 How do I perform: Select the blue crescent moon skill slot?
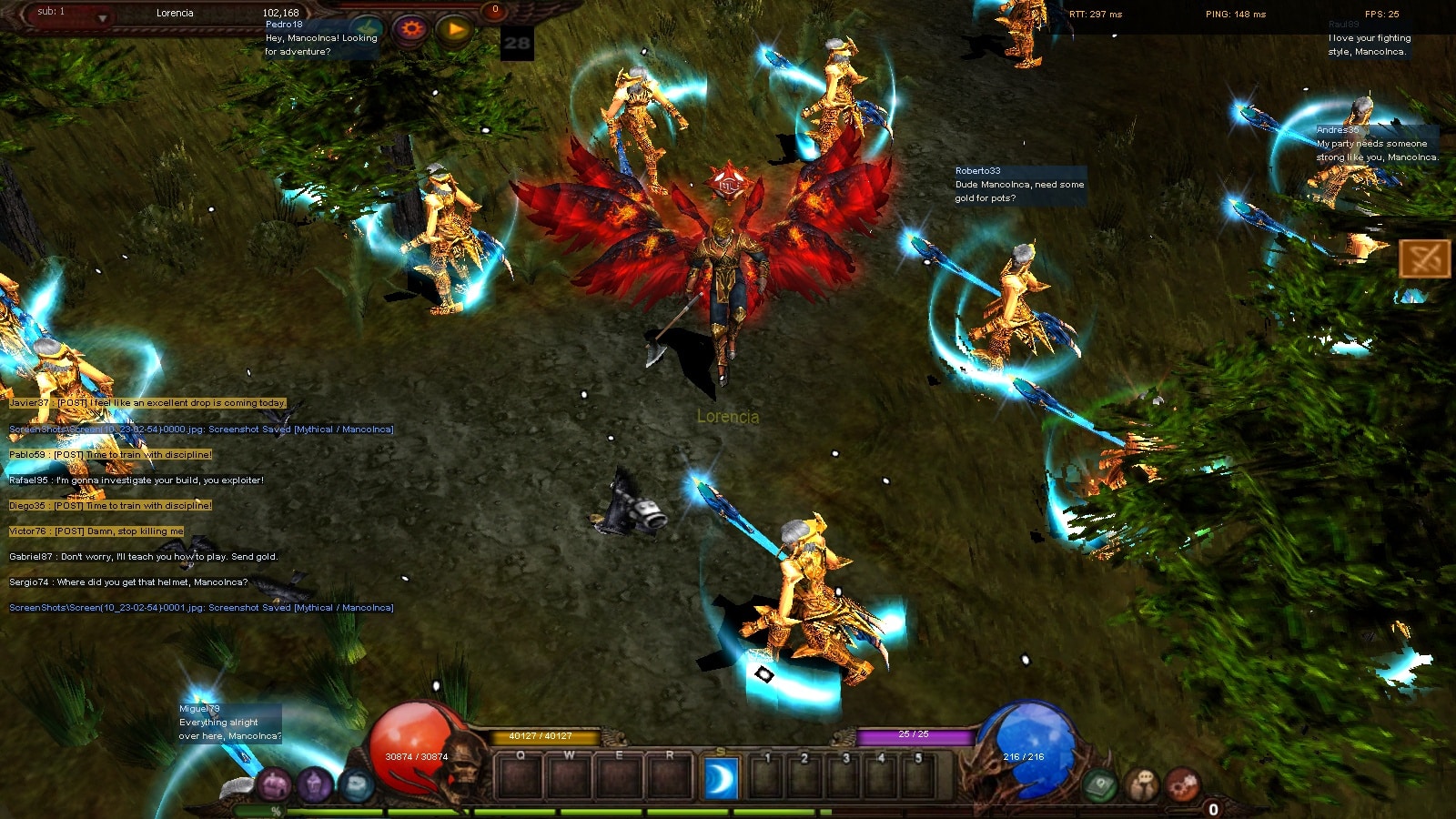[721, 780]
